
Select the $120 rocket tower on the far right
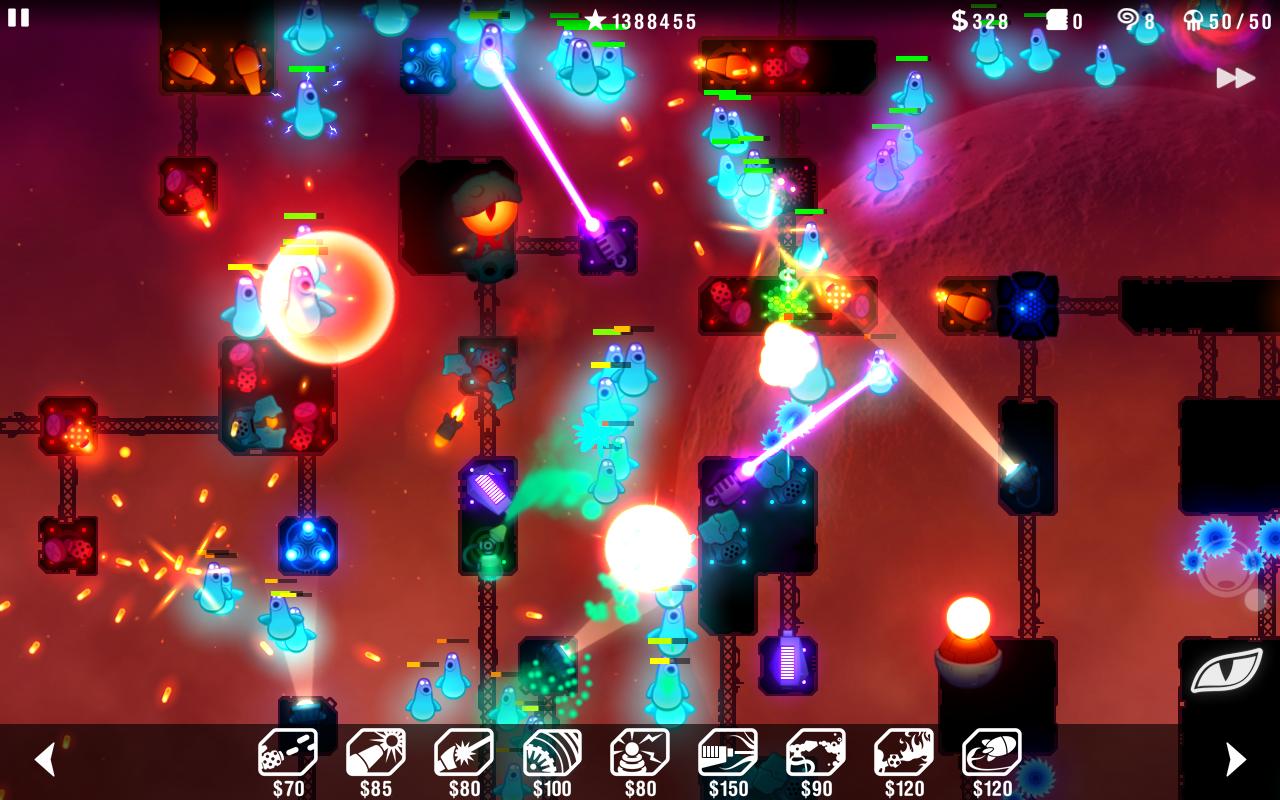click(x=994, y=753)
